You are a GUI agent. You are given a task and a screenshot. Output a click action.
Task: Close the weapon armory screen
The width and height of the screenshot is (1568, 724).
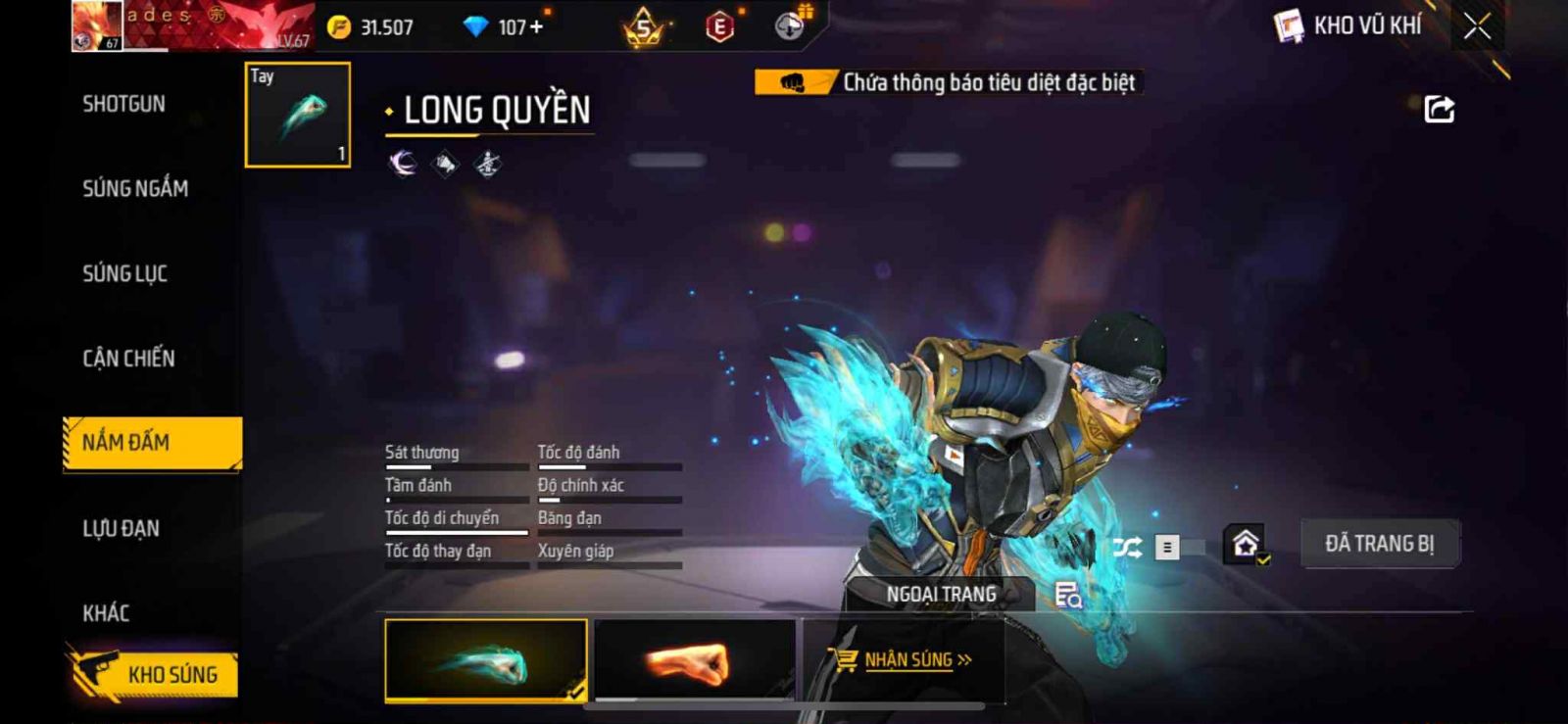1477,26
